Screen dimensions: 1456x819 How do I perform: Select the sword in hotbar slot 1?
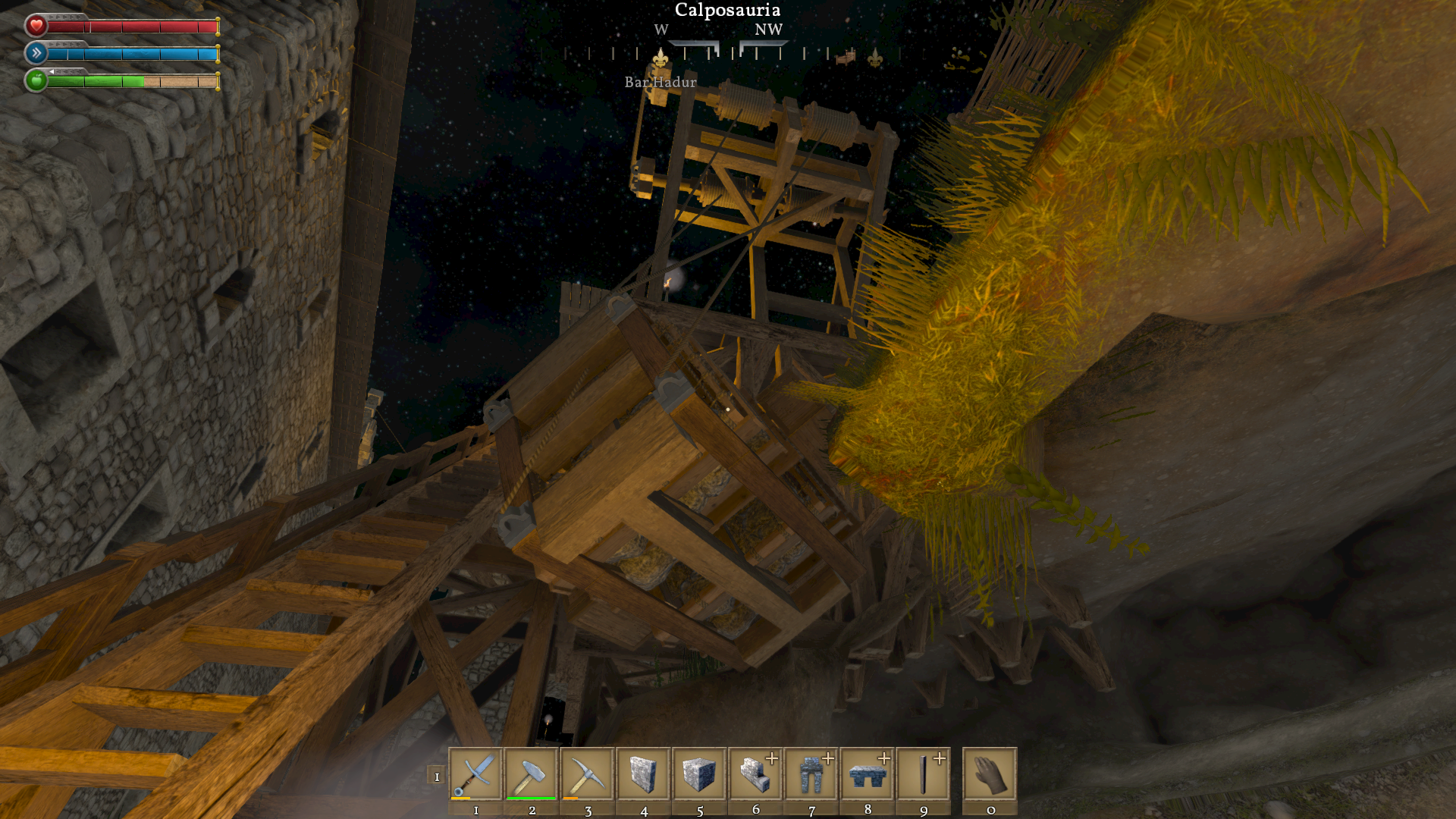475,774
